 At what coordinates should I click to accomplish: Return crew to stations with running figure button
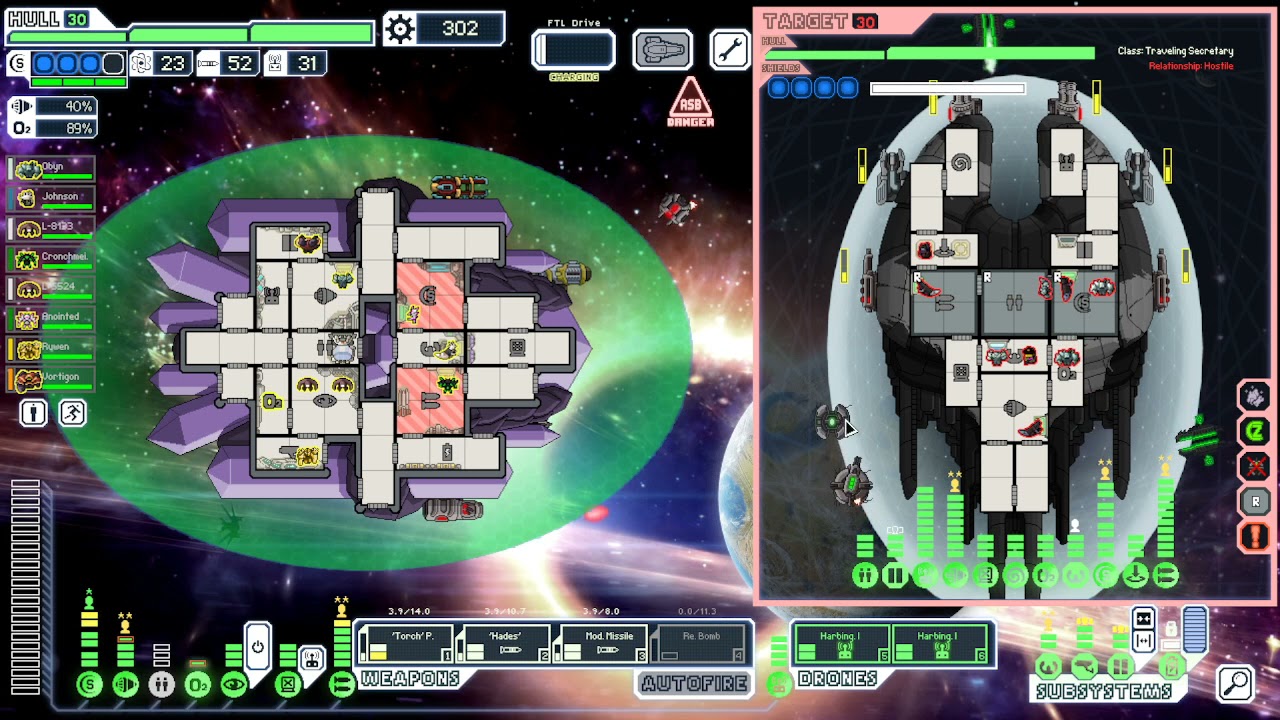point(72,413)
